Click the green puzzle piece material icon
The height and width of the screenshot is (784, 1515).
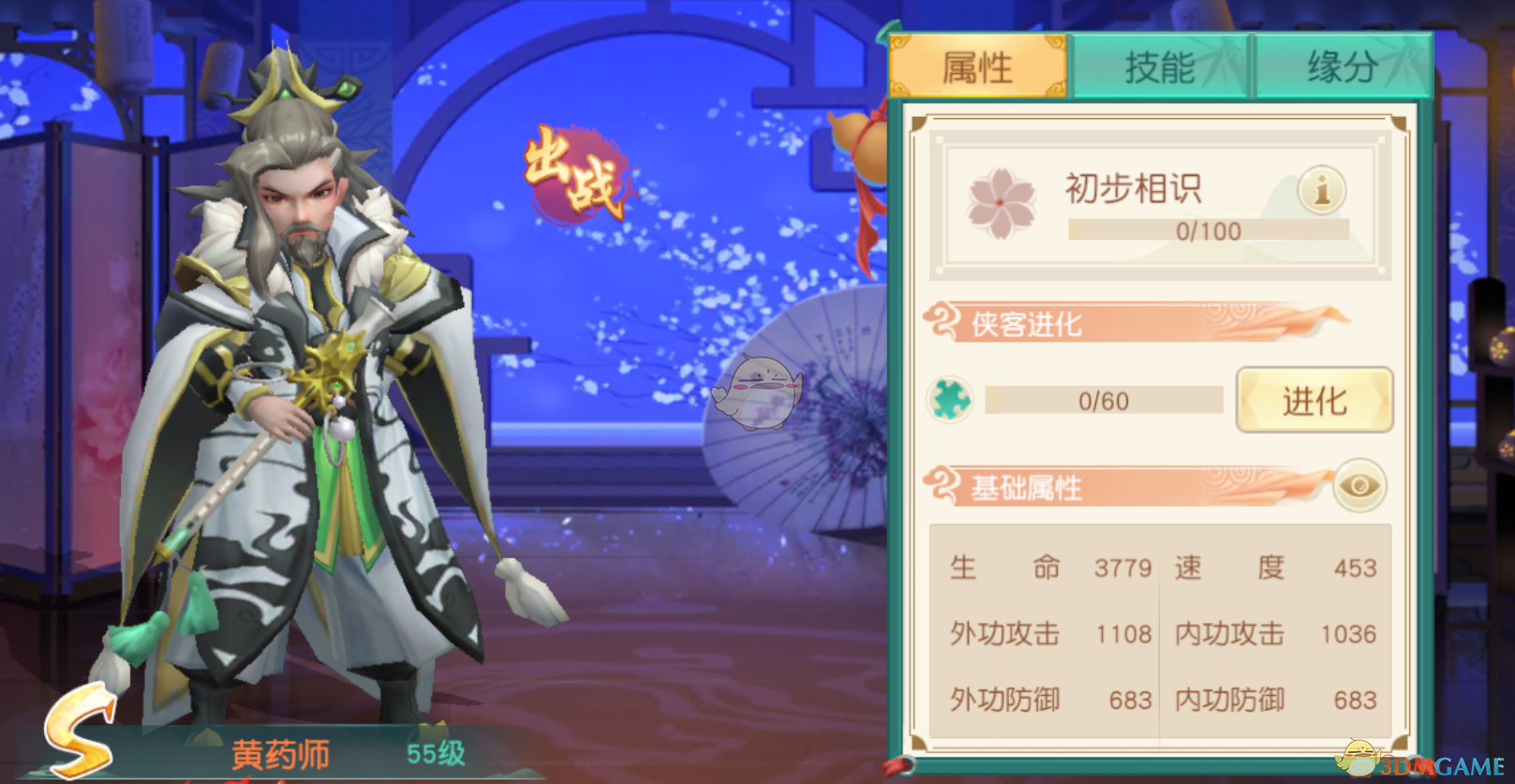tap(948, 400)
